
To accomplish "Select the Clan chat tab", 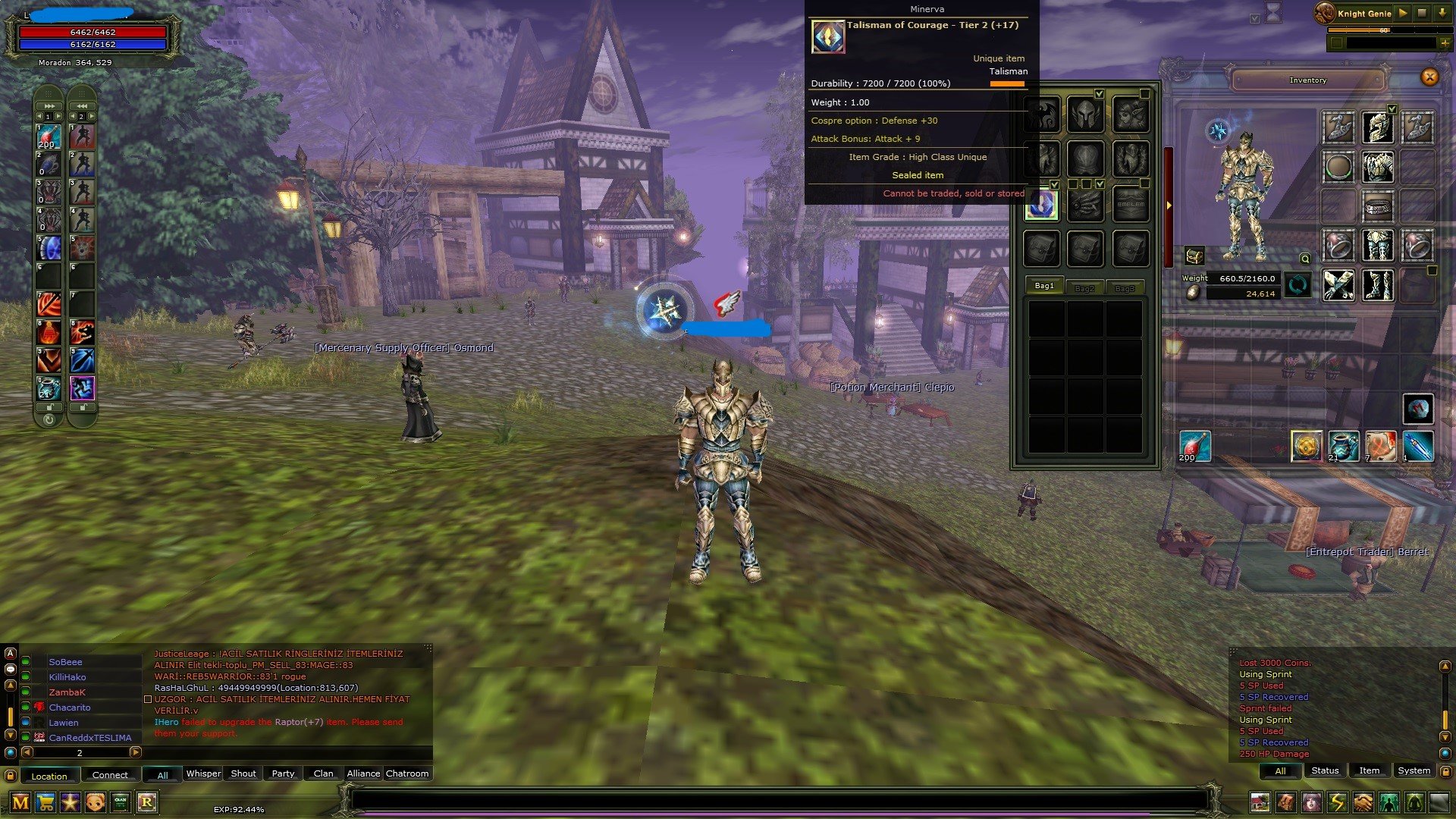I will (323, 773).
